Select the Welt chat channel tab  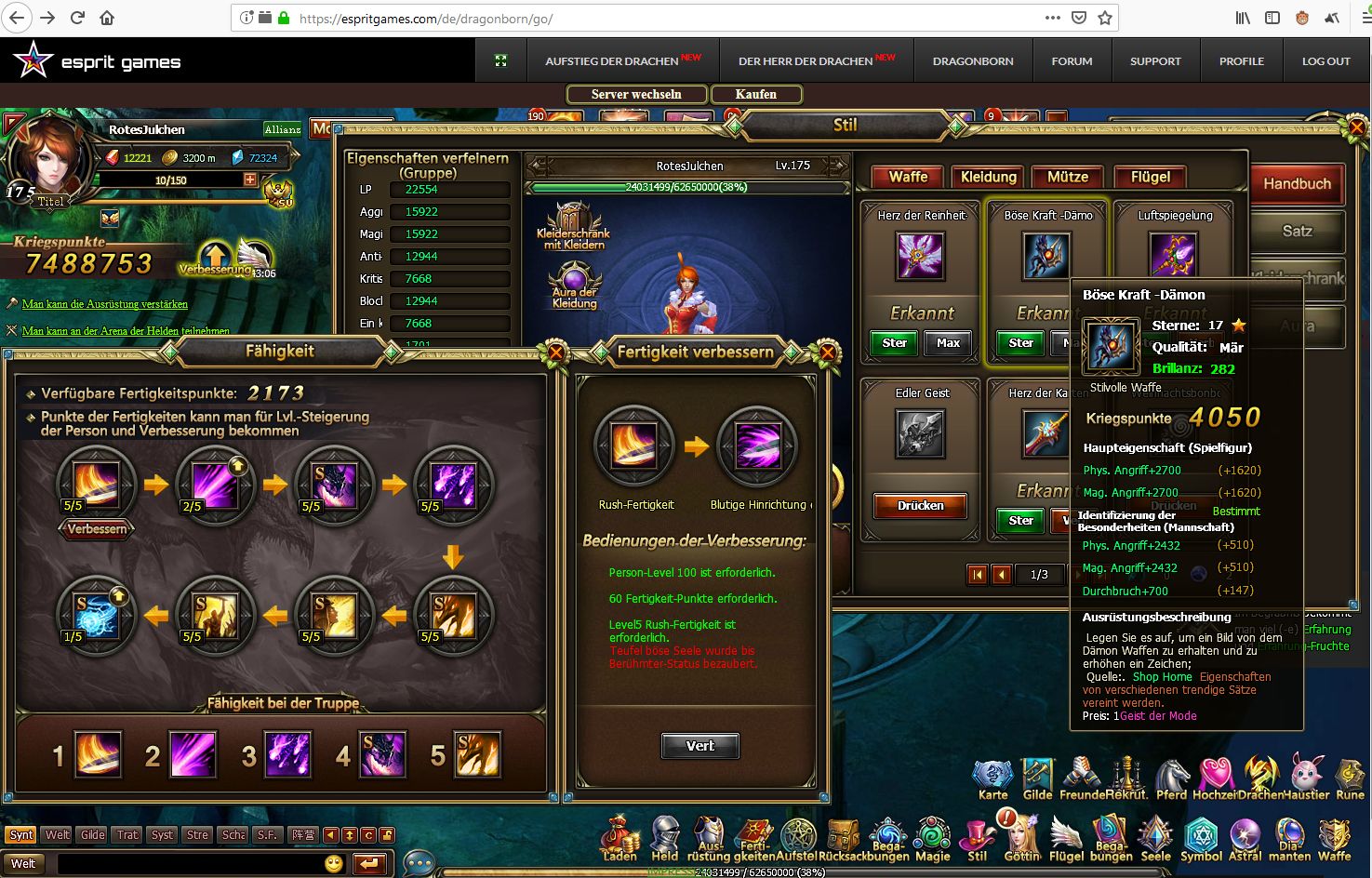coord(58,834)
